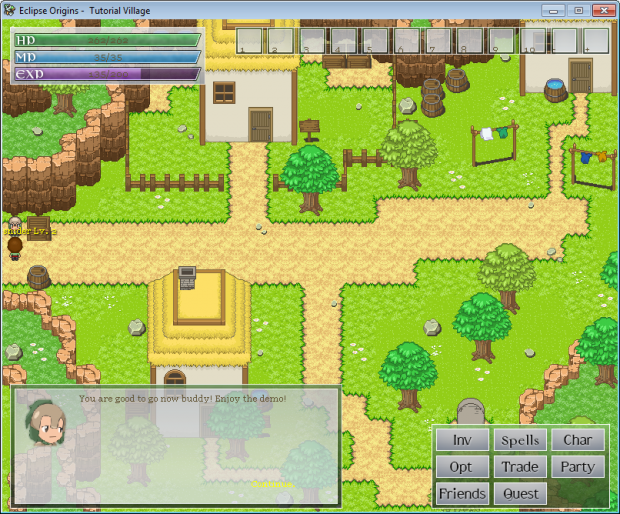Select hotbar slot number 1

tap(250, 41)
